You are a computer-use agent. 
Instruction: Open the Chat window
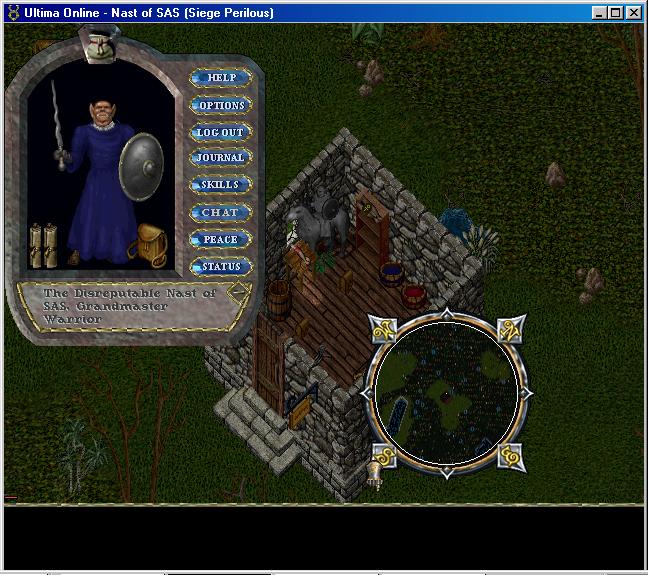click(x=221, y=212)
